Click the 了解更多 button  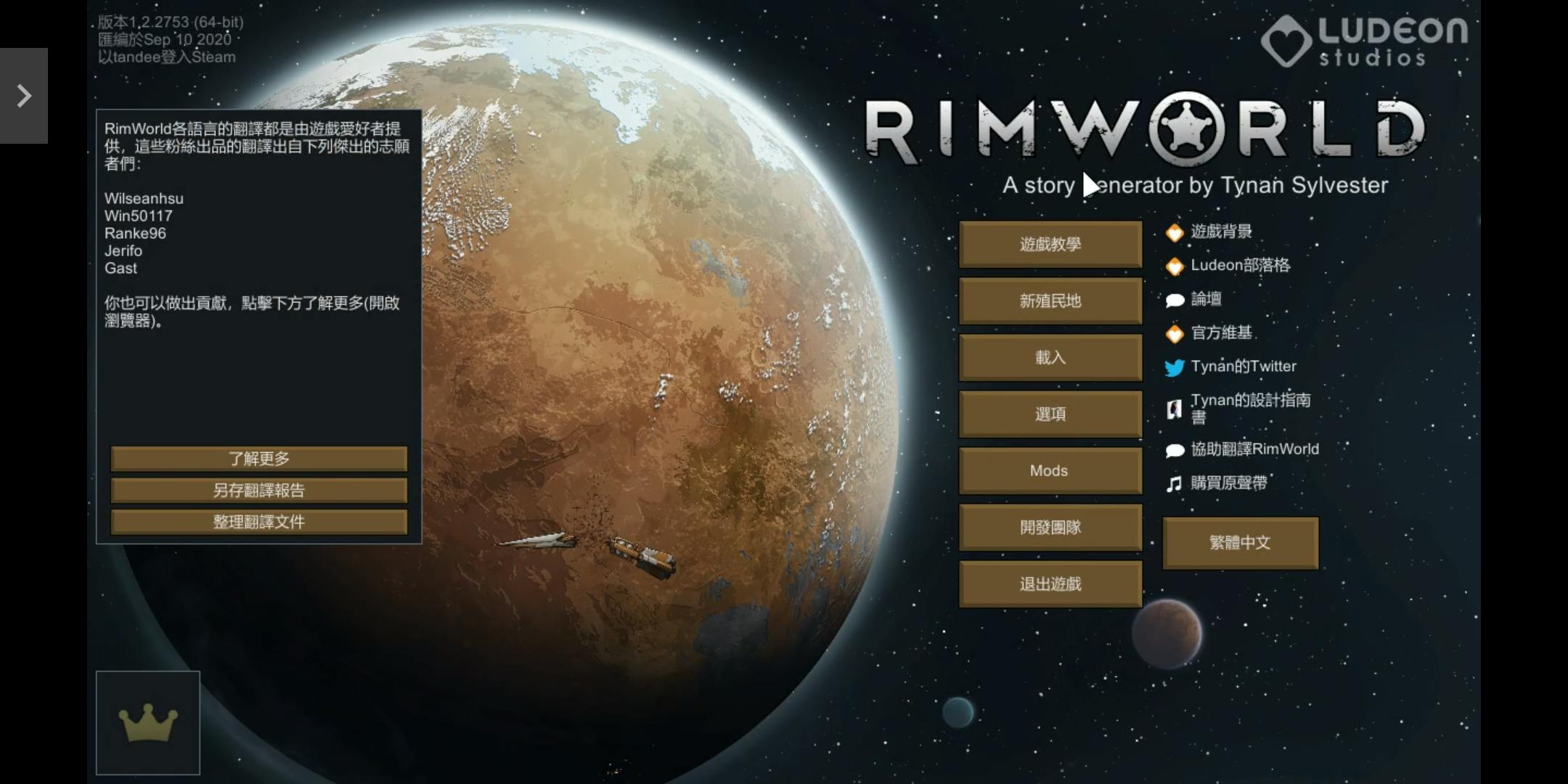(x=258, y=459)
